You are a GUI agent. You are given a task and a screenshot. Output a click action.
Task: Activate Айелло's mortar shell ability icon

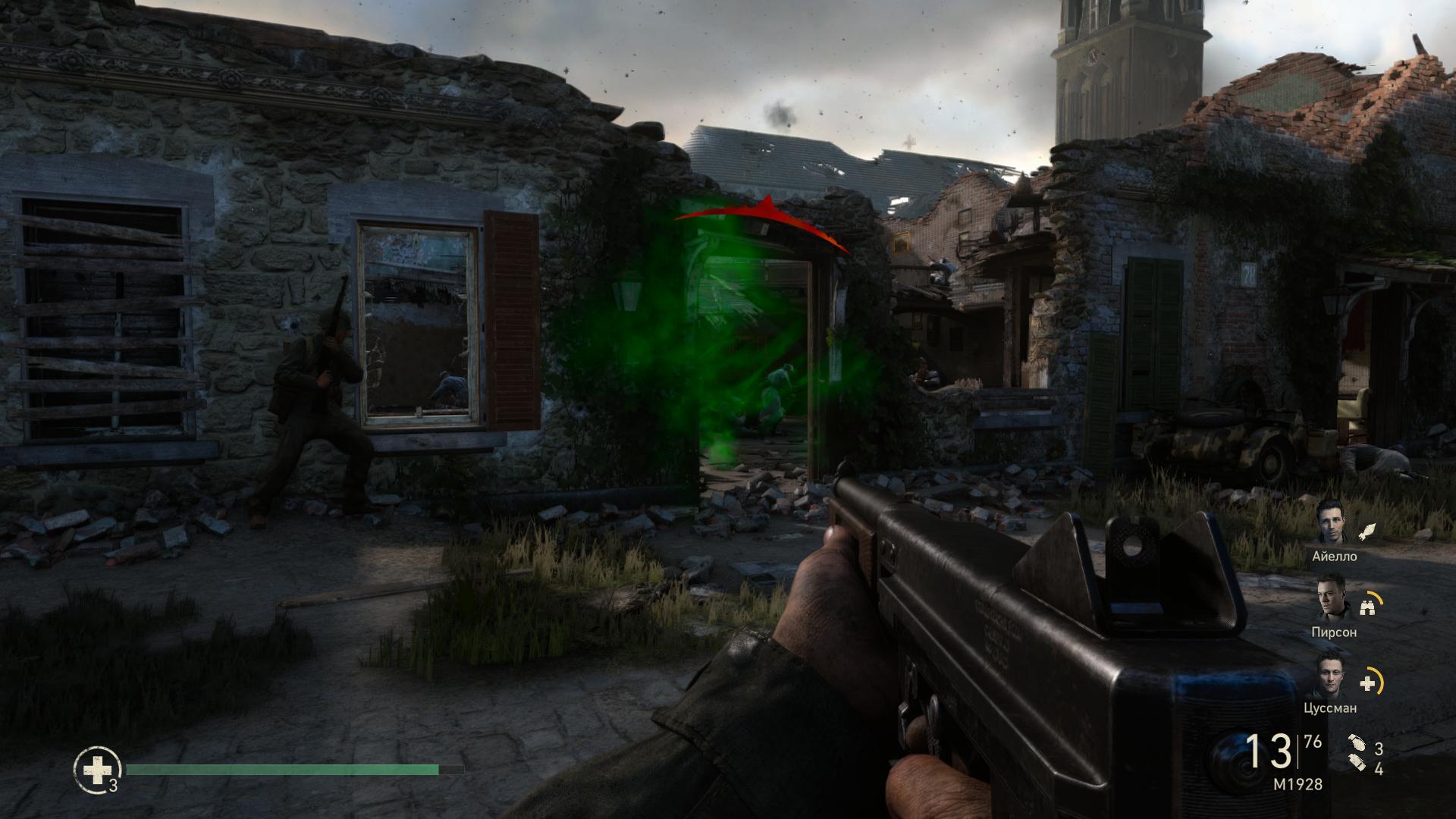tap(1366, 530)
